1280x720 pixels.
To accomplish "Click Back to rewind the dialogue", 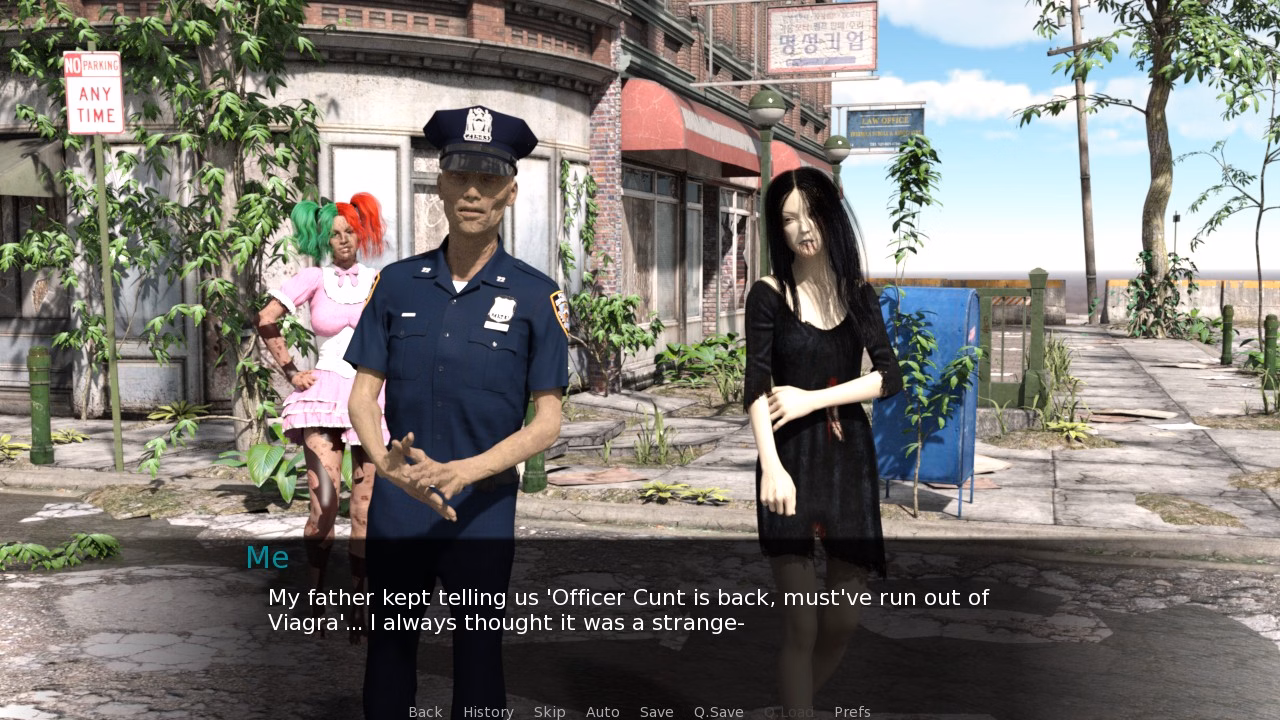I will click(425, 711).
